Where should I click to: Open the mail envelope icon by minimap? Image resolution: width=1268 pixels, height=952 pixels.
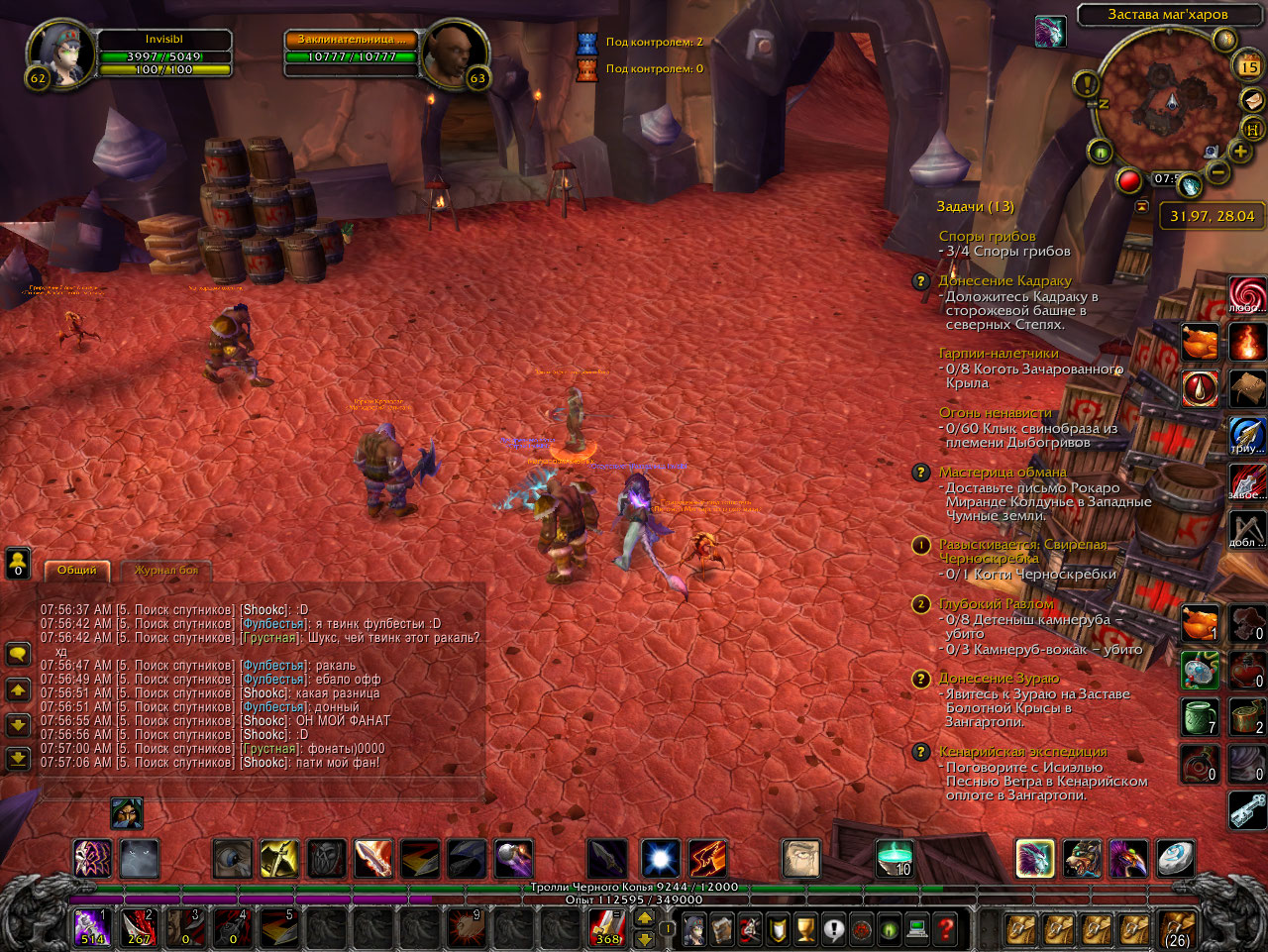tap(1252, 100)
